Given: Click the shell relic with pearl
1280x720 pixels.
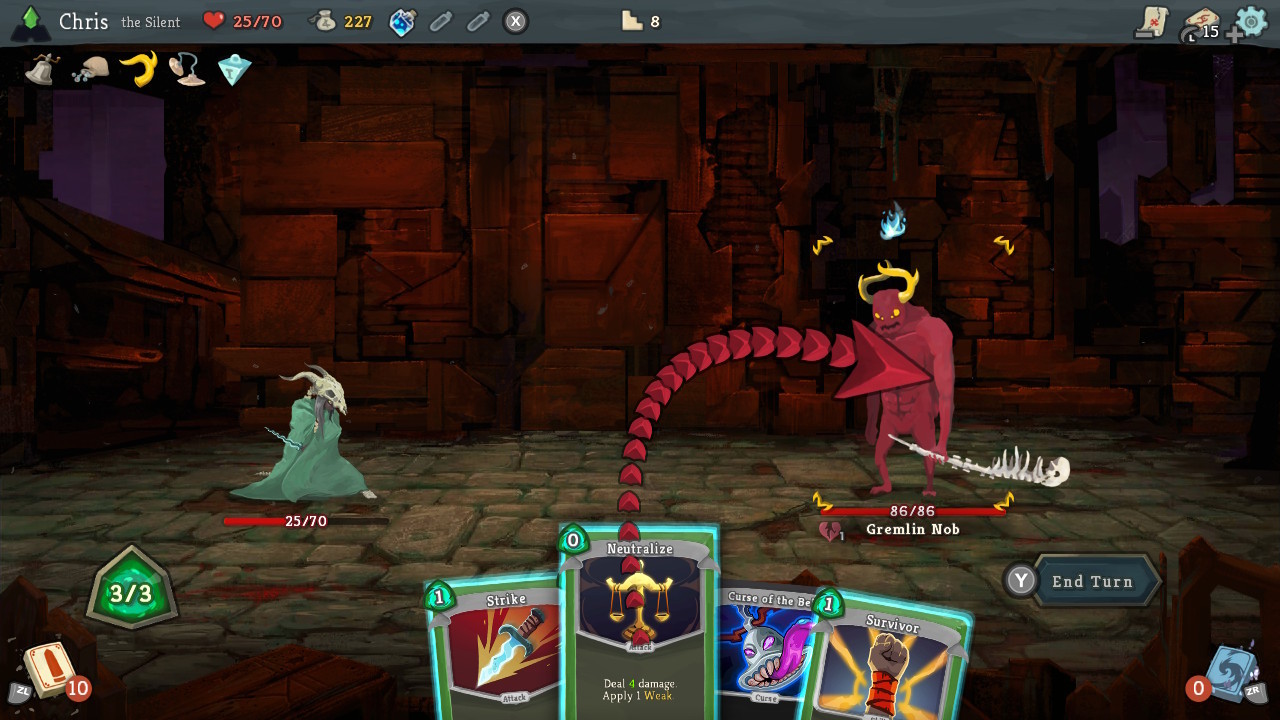Looking at the screenshot, I should [x=189, y=68].
